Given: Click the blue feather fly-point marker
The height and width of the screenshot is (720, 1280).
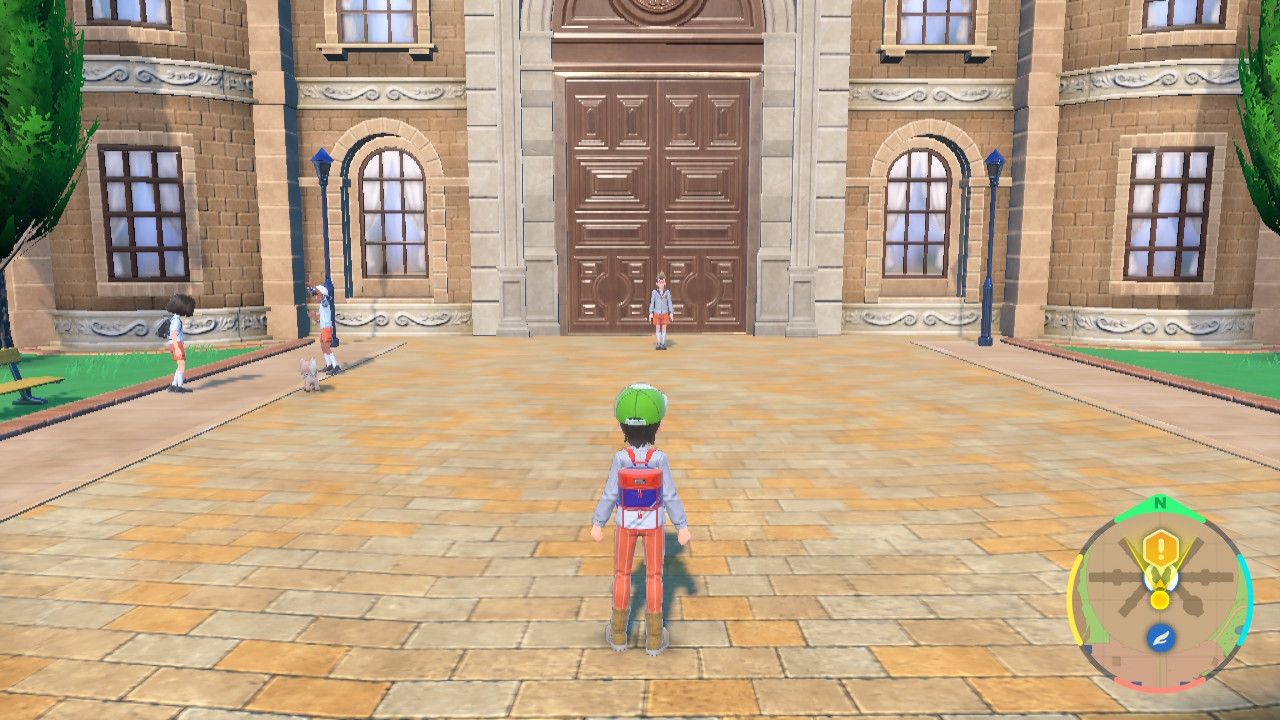Looking at the screenshot, I should pos(1160,638).
